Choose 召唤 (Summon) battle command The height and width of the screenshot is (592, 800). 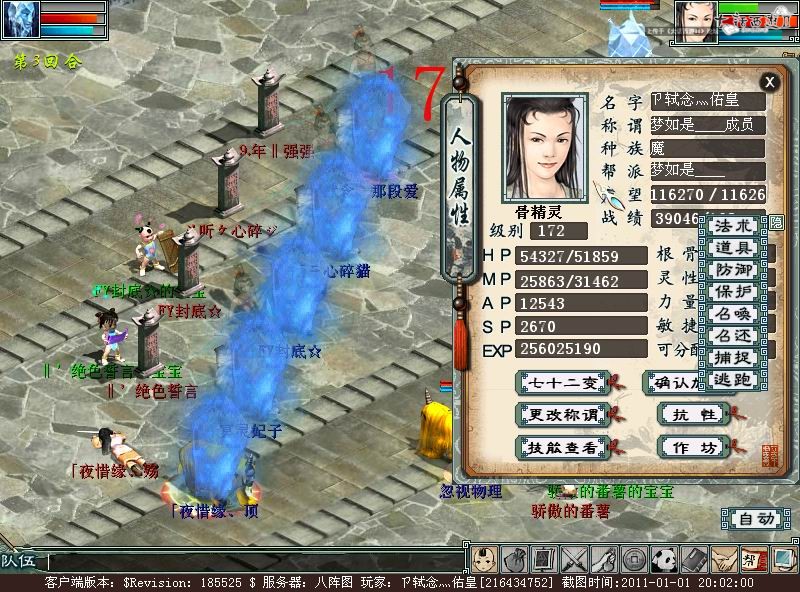click(x=733, y=313)
